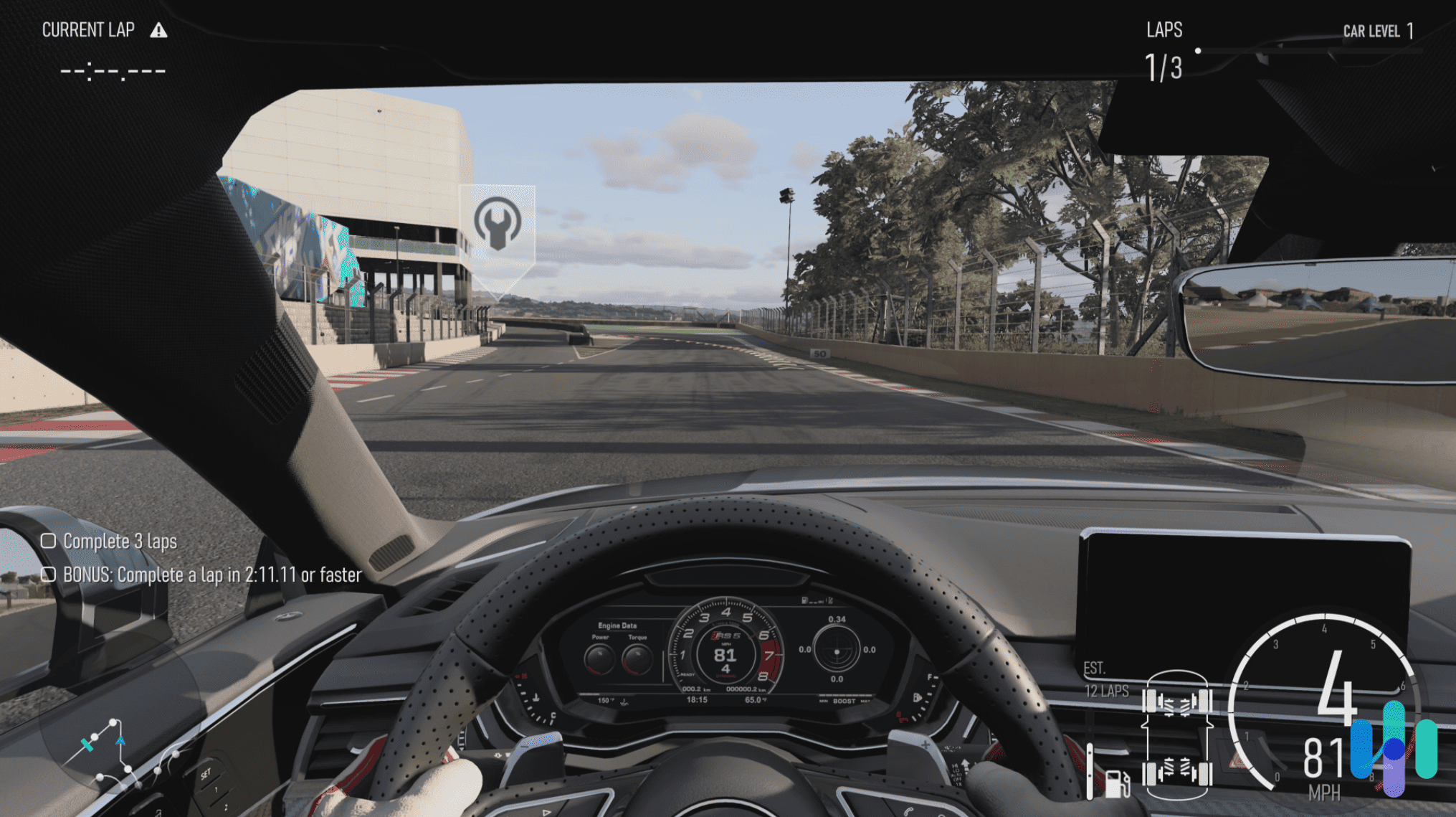This screenshot has width=1456, height=817.
Task: Click the Car Level progress indicator dot
Action: point(1197,49)
